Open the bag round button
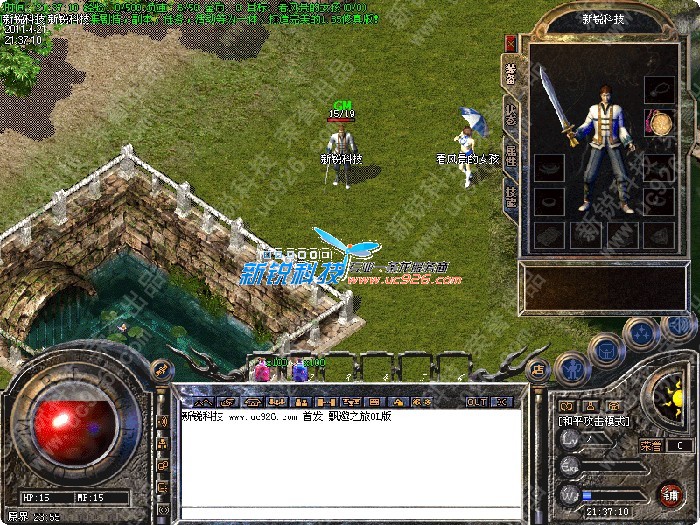 (x=605, y=349)
